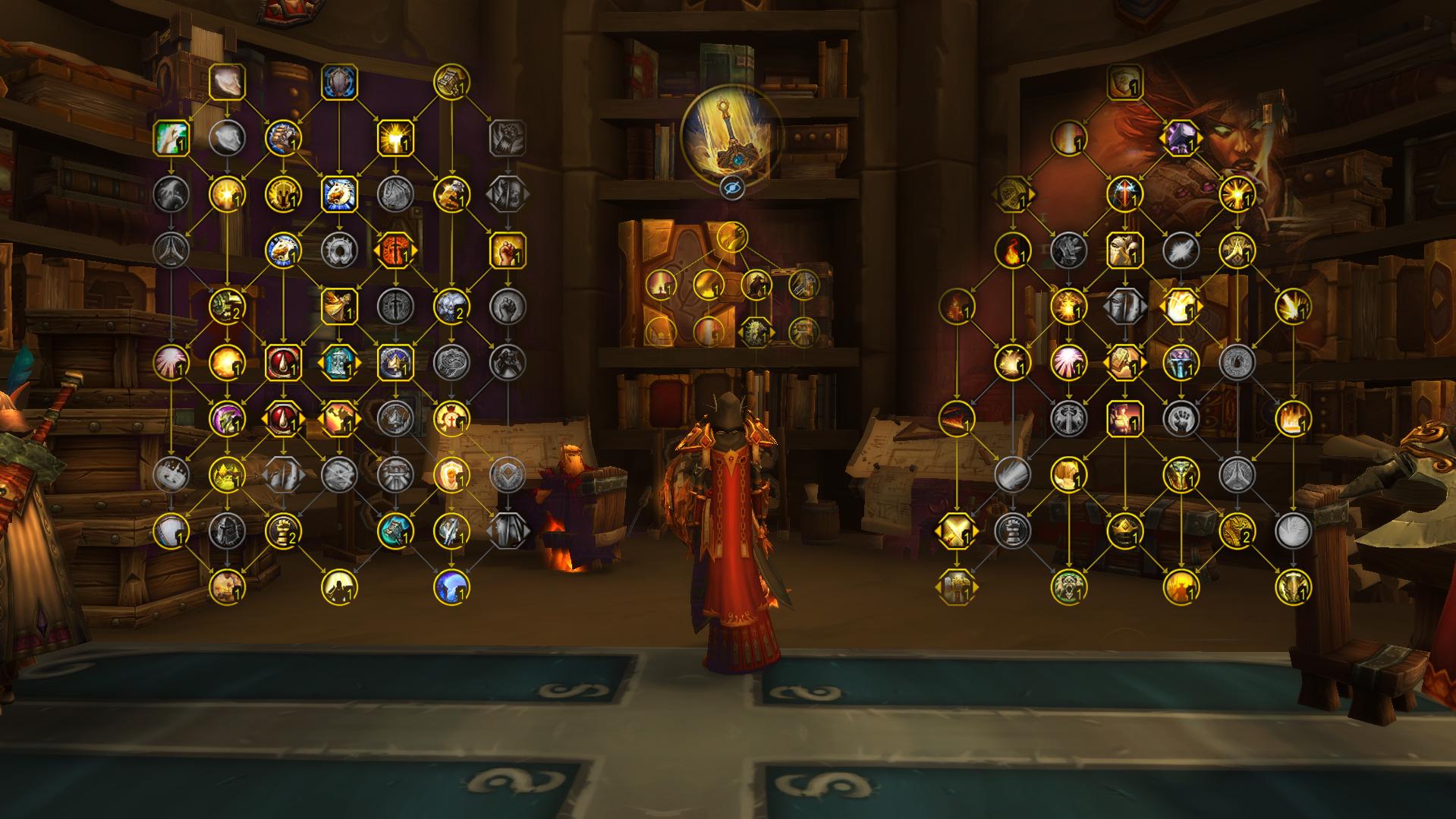The width and height of the screenshot is (1456, 819).
Task: Select the green healing hand talent
Action: [x=171, y=138]
